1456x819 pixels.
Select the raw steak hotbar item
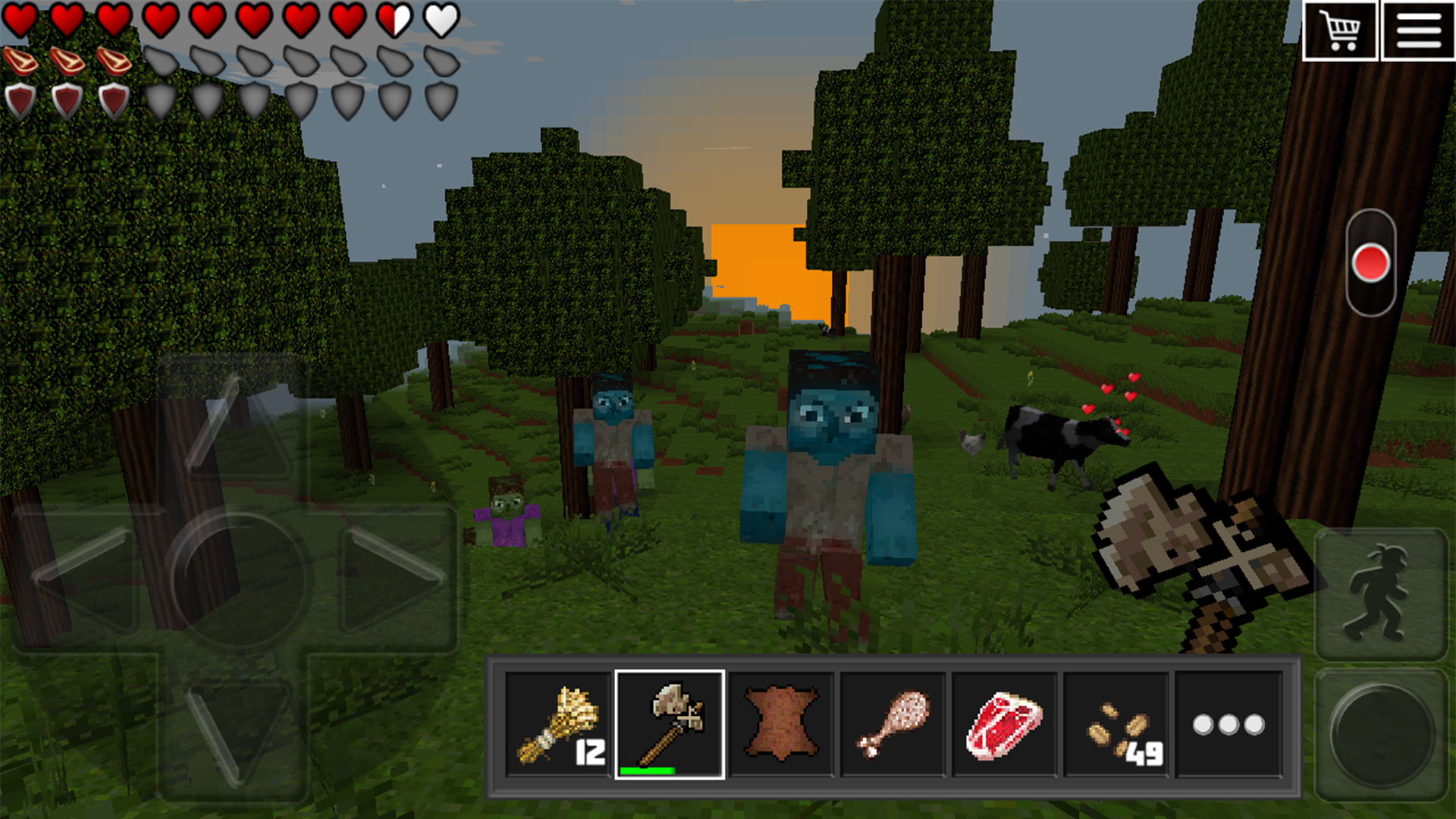pyautogui.click(x=1006, y=724)
